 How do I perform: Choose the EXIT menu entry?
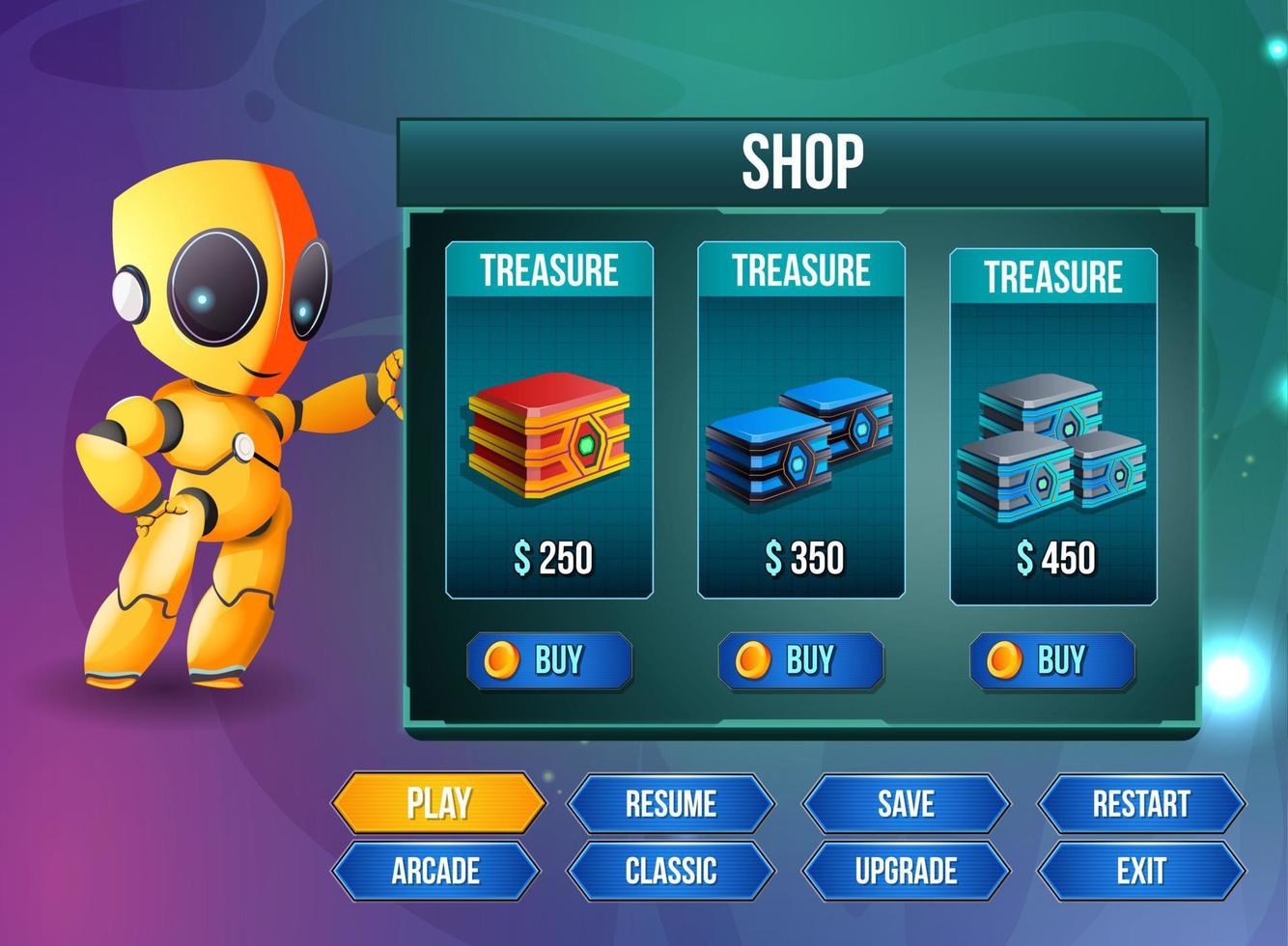click(1141, 870)
